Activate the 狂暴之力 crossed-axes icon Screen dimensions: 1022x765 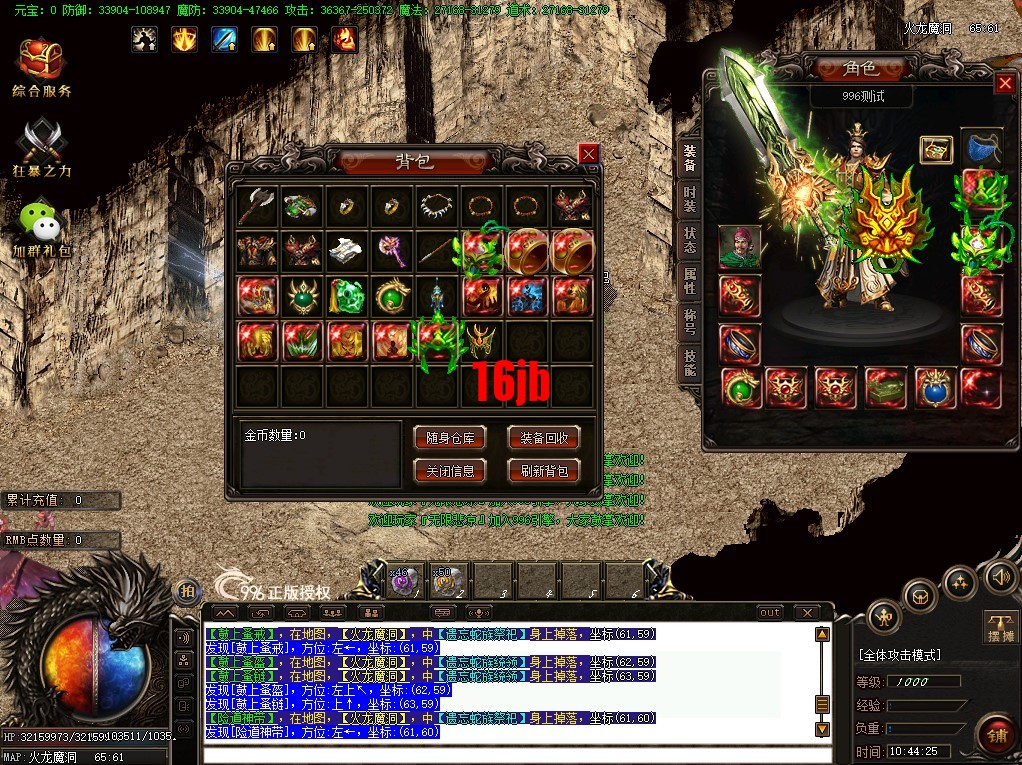(42, 147)
